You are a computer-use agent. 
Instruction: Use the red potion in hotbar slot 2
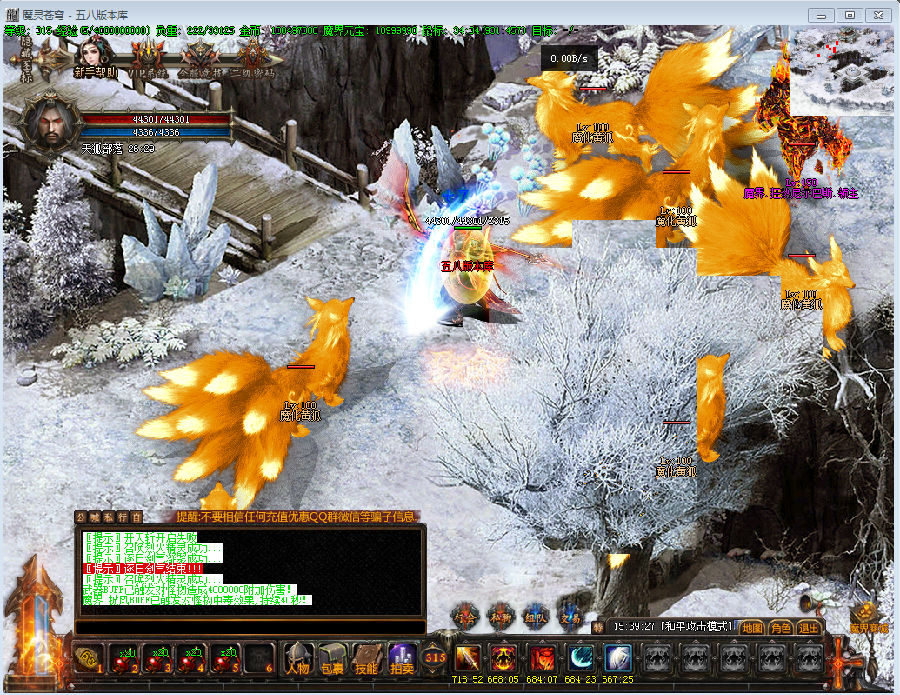(122, 659)
